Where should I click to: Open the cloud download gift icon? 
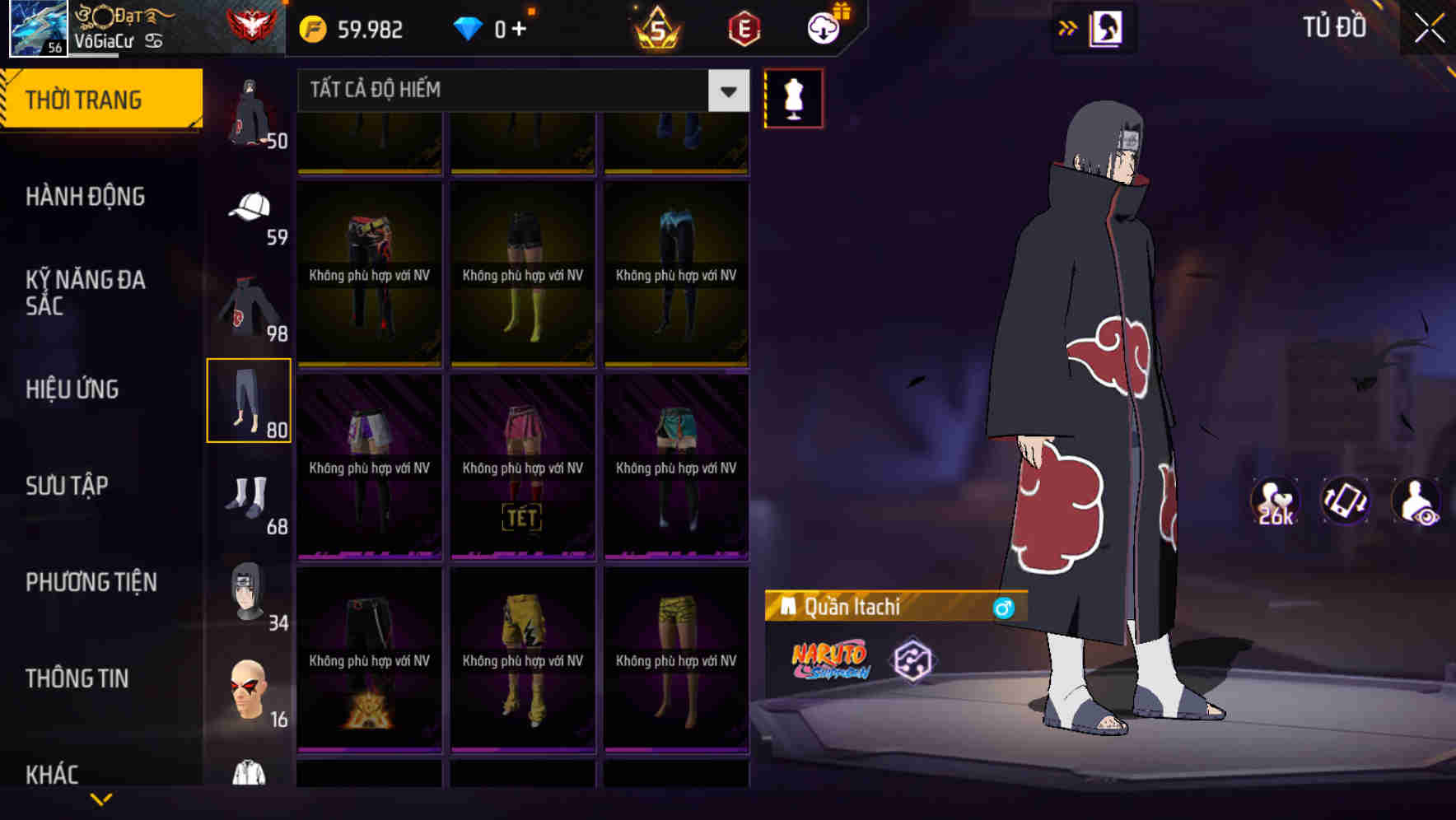tap(823, 27)
